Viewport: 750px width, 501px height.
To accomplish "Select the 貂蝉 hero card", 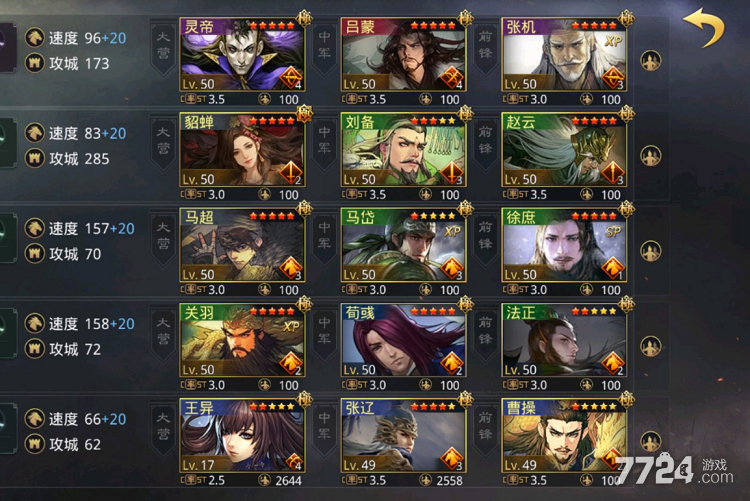I will click(242, 155).
